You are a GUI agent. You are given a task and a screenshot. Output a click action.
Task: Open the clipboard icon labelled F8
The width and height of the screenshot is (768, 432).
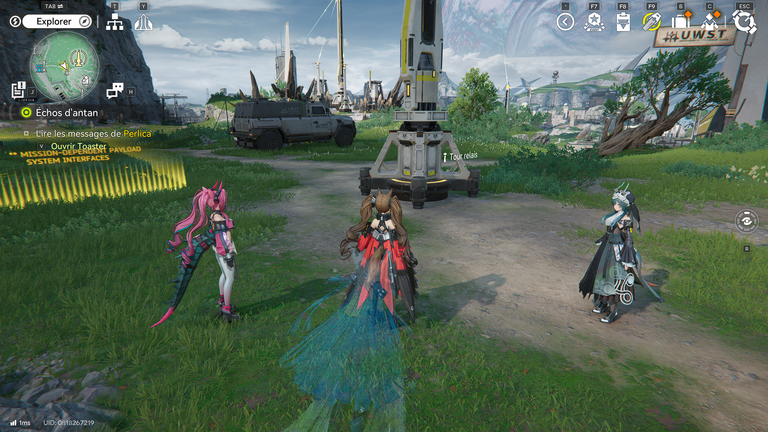(622, 22)
